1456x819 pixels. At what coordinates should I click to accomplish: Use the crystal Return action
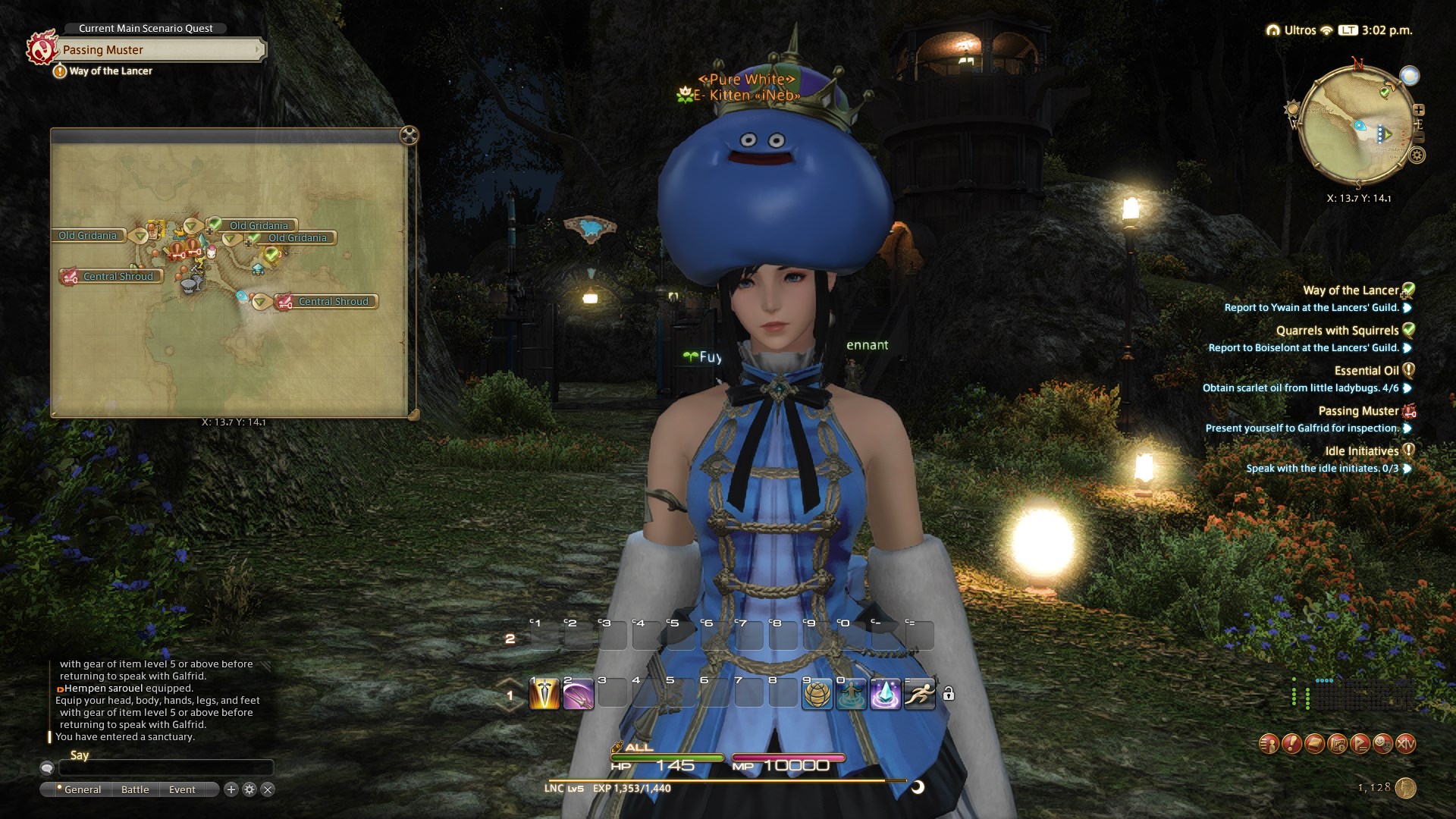tap(885, 694)
